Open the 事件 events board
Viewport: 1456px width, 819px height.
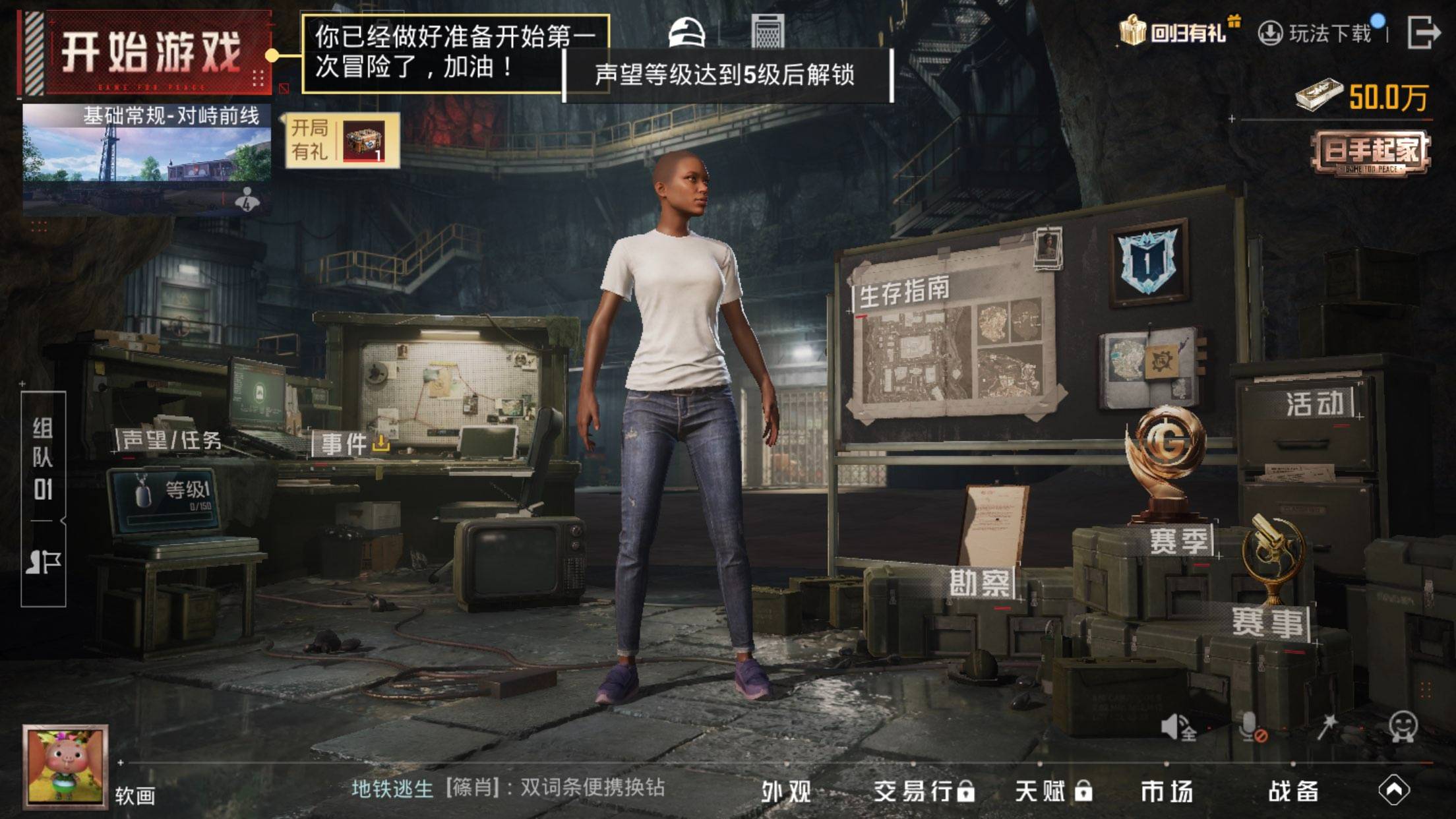[x=349, y=444]
